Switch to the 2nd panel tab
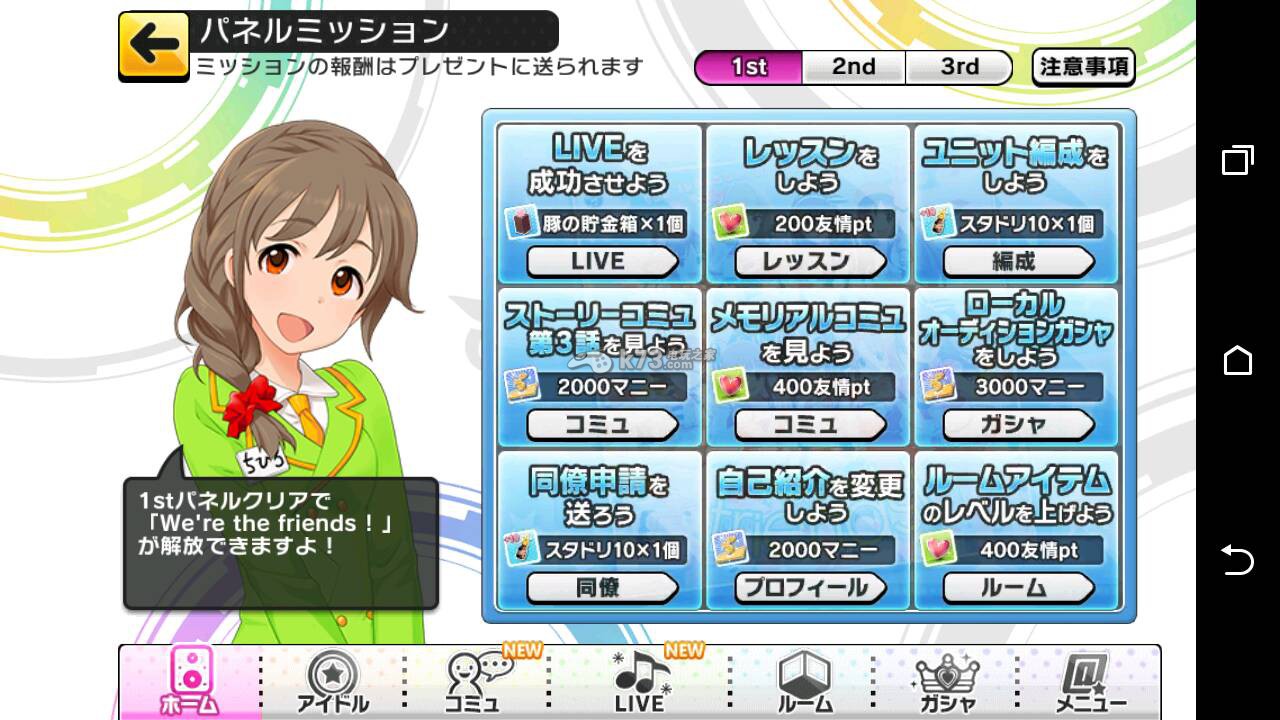 click(x=853, y=67)
